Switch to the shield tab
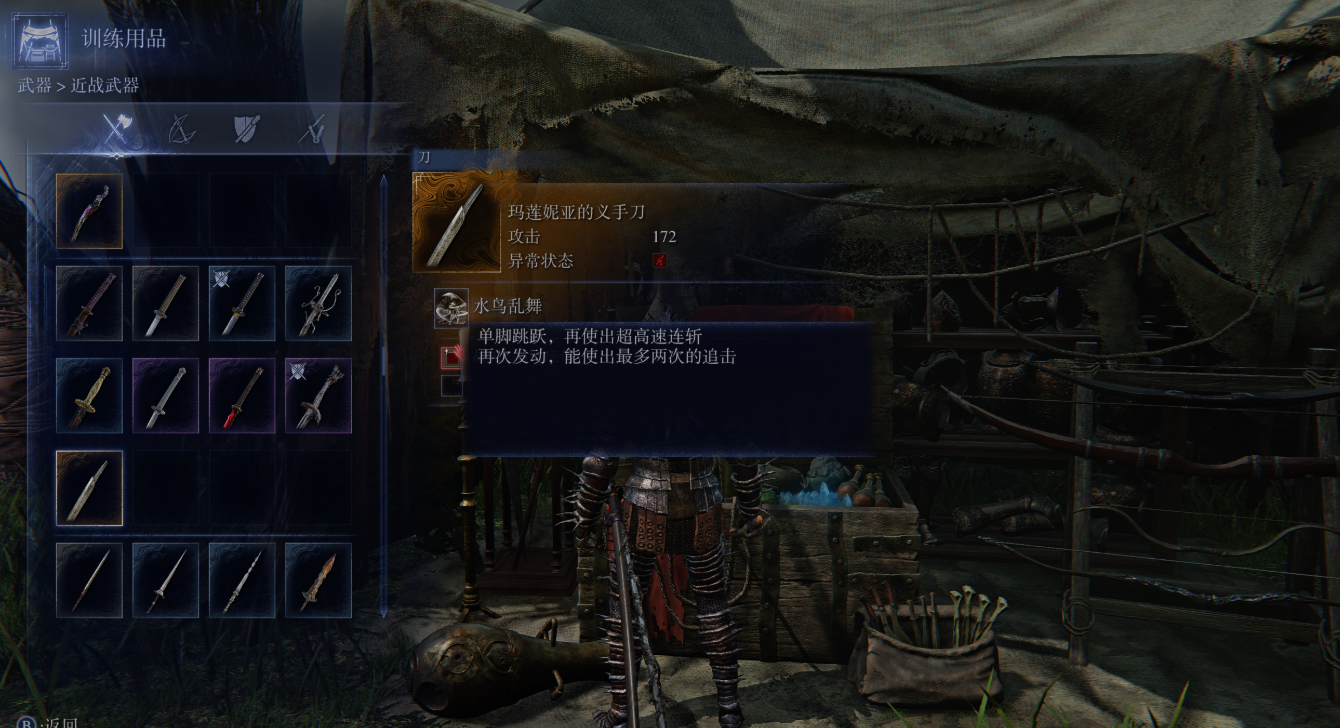Image resolution: width=1340 pixels, height=728 pixels. 246,129
